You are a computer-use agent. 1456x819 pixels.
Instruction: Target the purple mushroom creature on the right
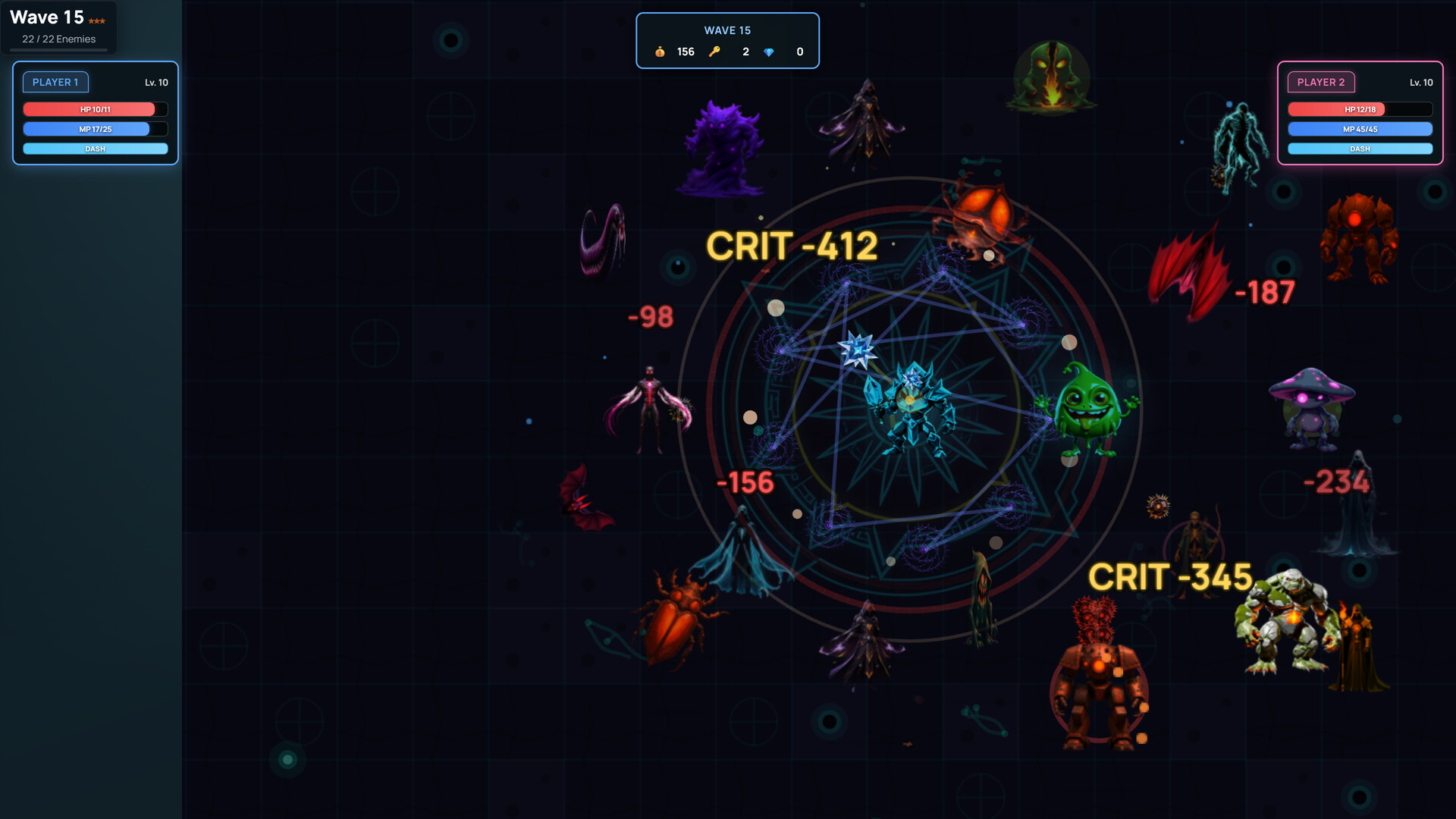pyautogui.click(x=1311, y=406)
